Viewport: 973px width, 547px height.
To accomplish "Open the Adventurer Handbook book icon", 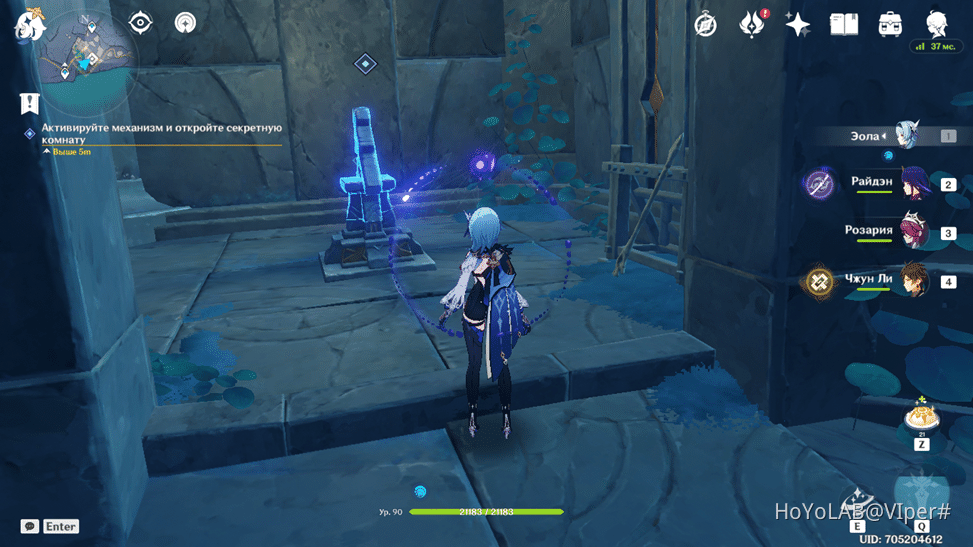I will tap(844, 25).
